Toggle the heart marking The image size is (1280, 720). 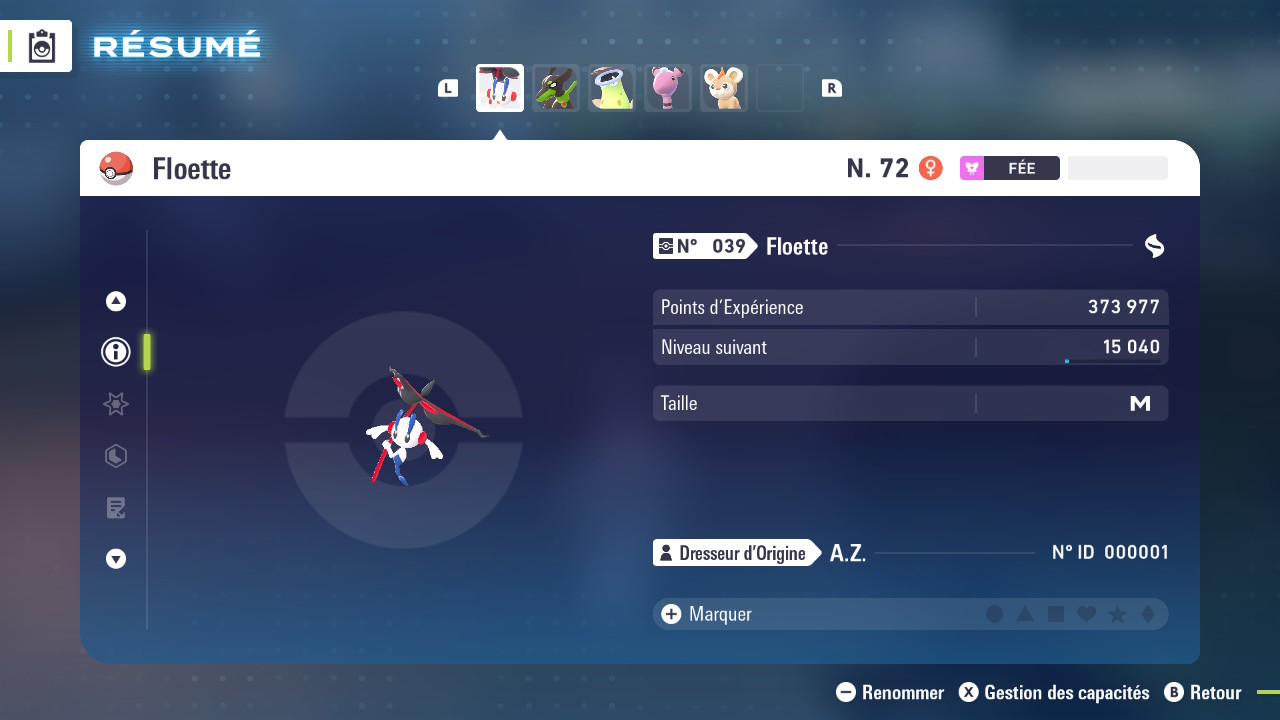click(1087, 614)
